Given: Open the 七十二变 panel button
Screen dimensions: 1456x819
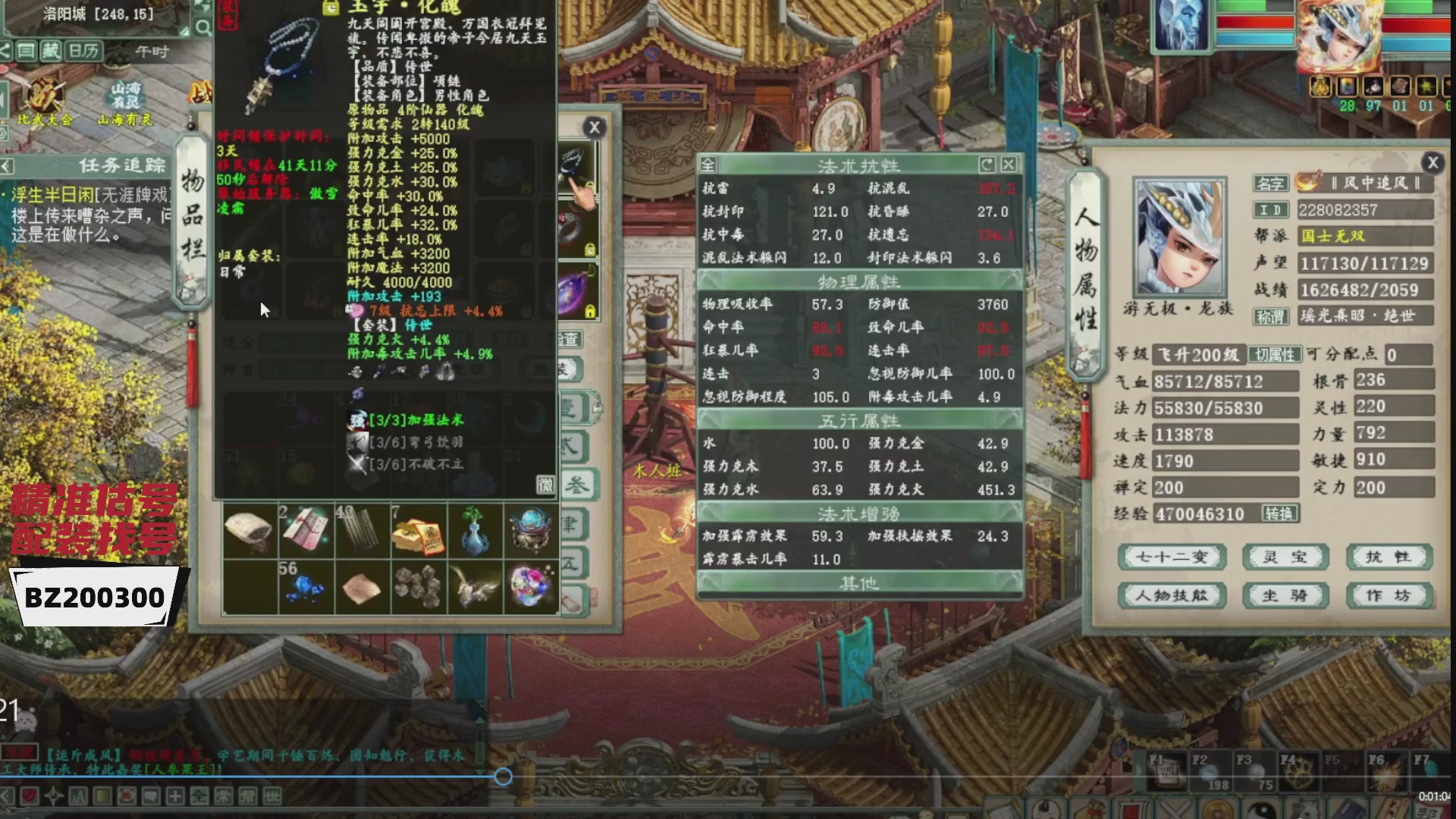Looking at the screenshot, I should click(x=1172, y=557).
